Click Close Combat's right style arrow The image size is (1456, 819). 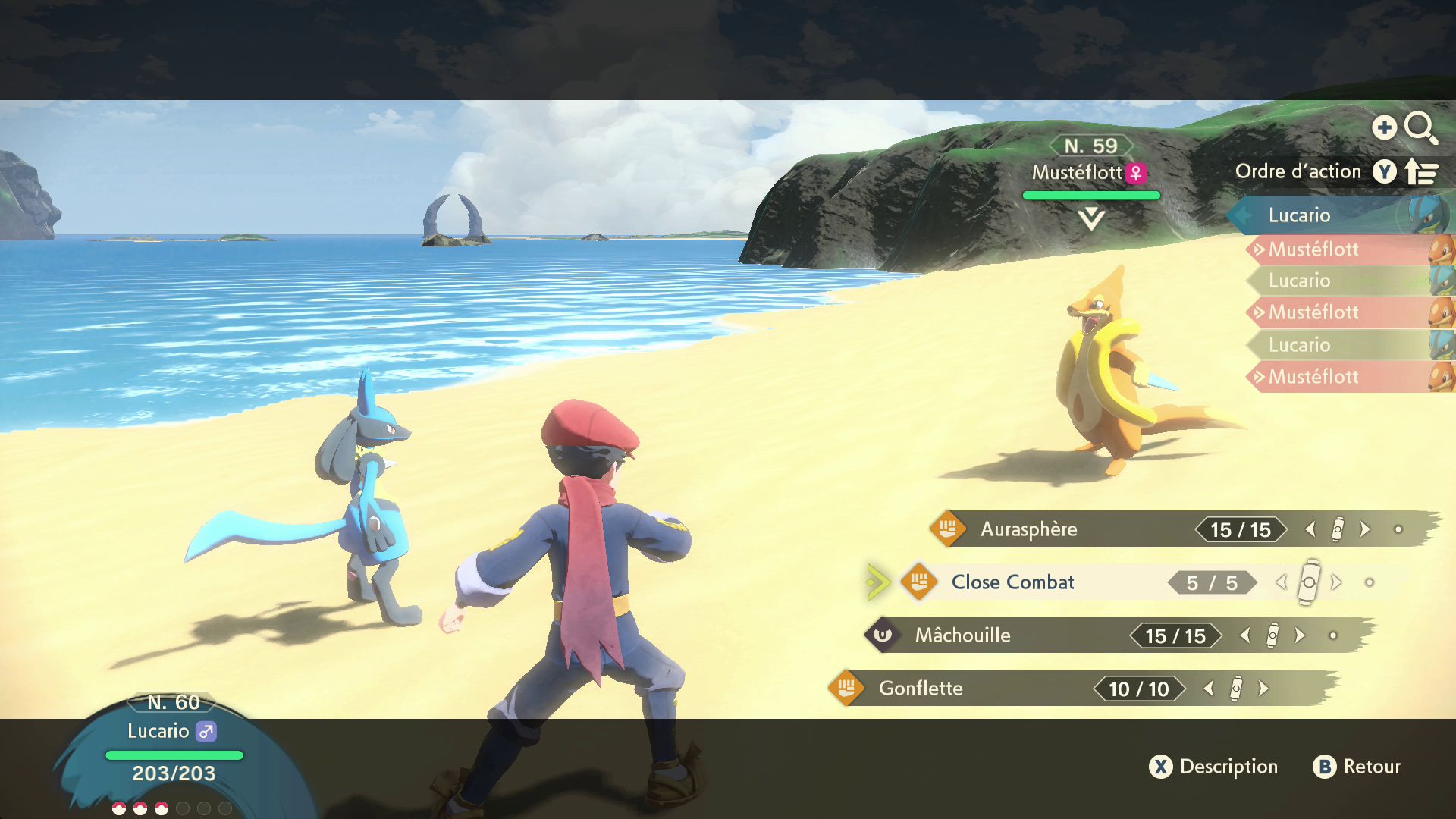1336,582
